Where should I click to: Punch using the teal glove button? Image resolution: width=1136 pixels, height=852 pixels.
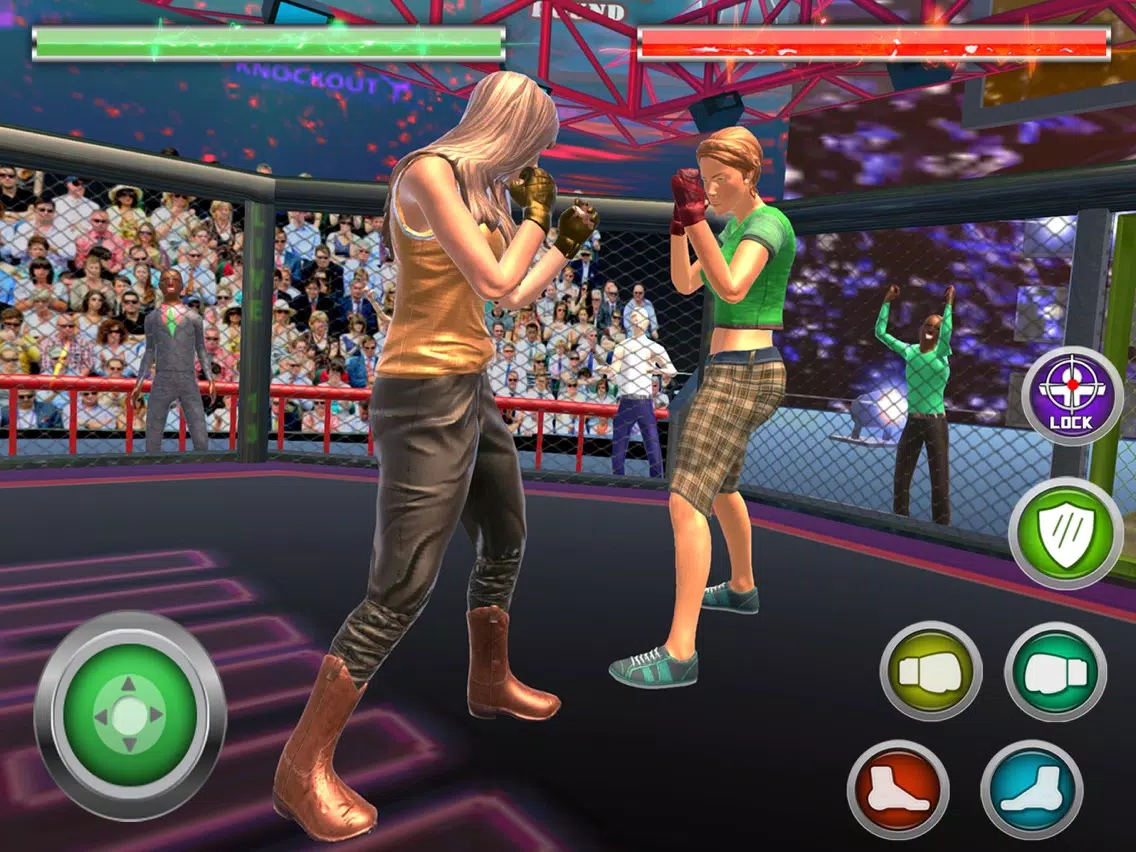tap(1055, 671)
